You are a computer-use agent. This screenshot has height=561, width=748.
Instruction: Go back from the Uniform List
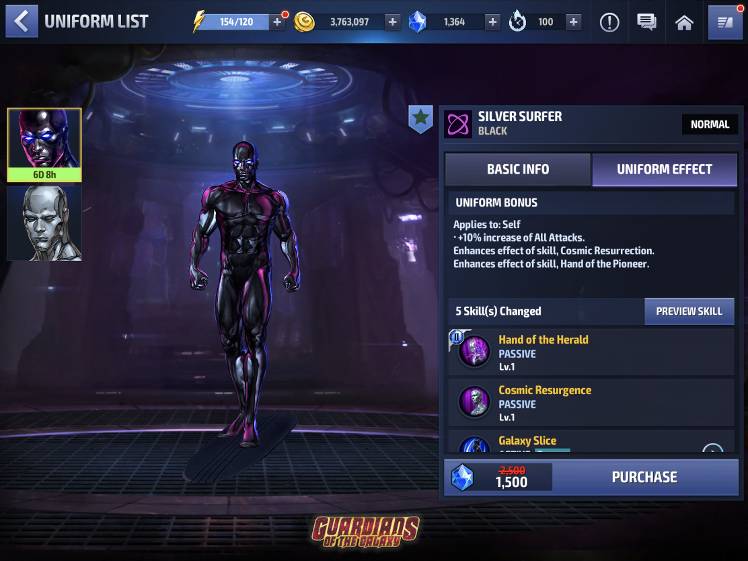pyautogui.click(x=21, y=21)
